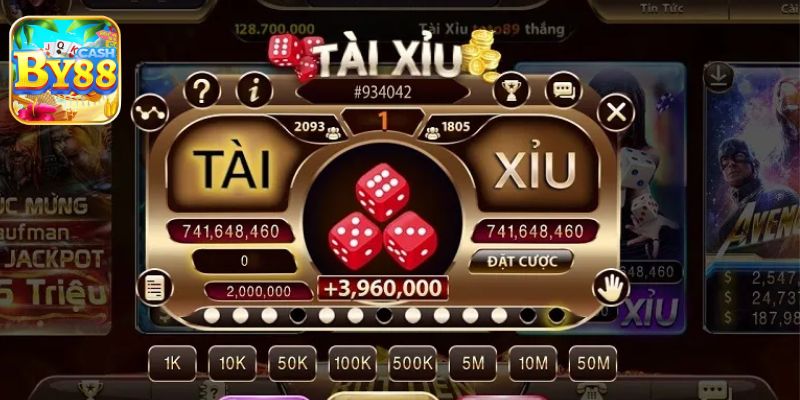Screen dimensions: 800x400
Task: Show the trend chart graph icon
Action: pyautogui.click(x=149, y=111)
